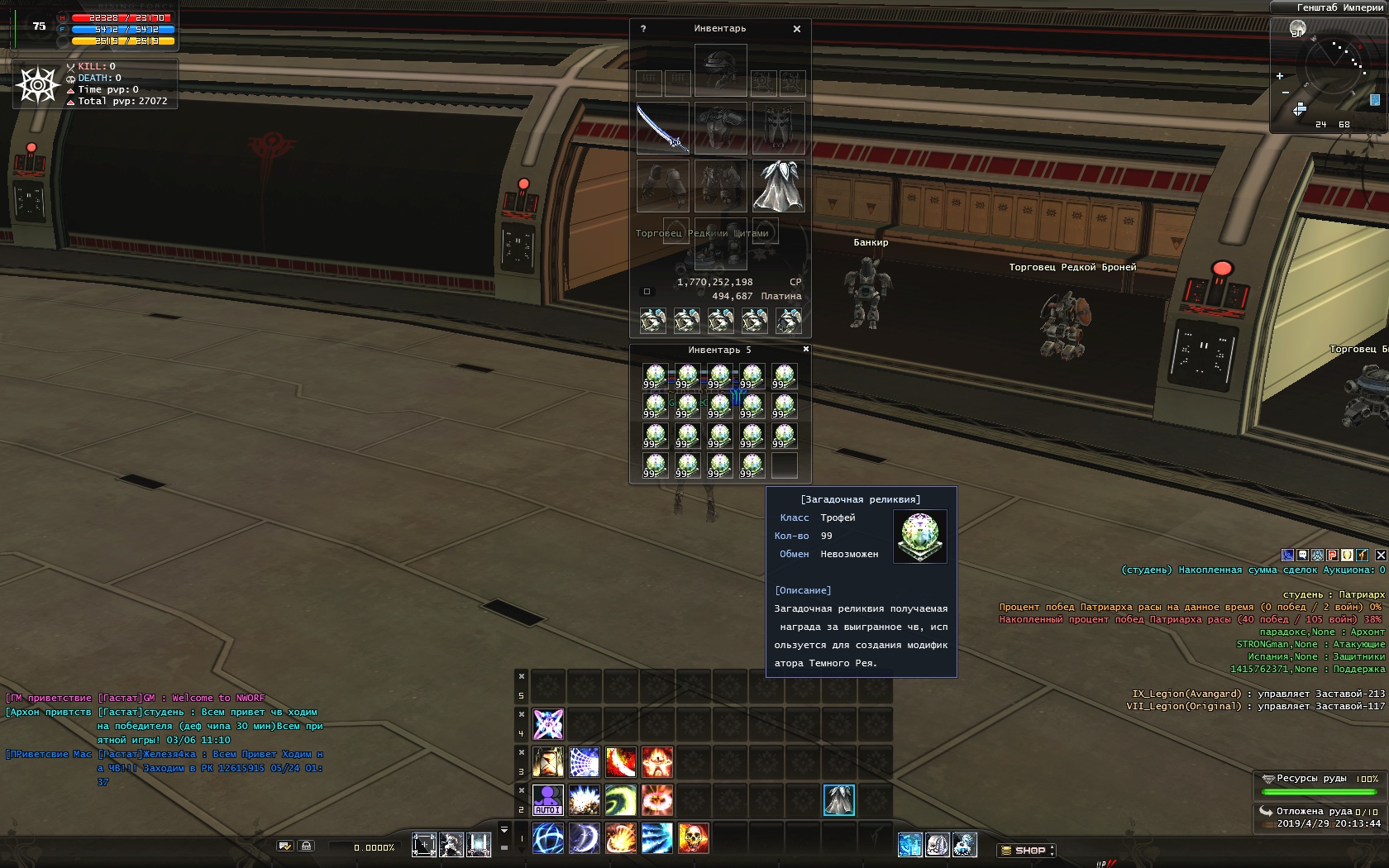Activate the green swirl skill
This screenshot has width=1389, height=868.
(620, 799)
